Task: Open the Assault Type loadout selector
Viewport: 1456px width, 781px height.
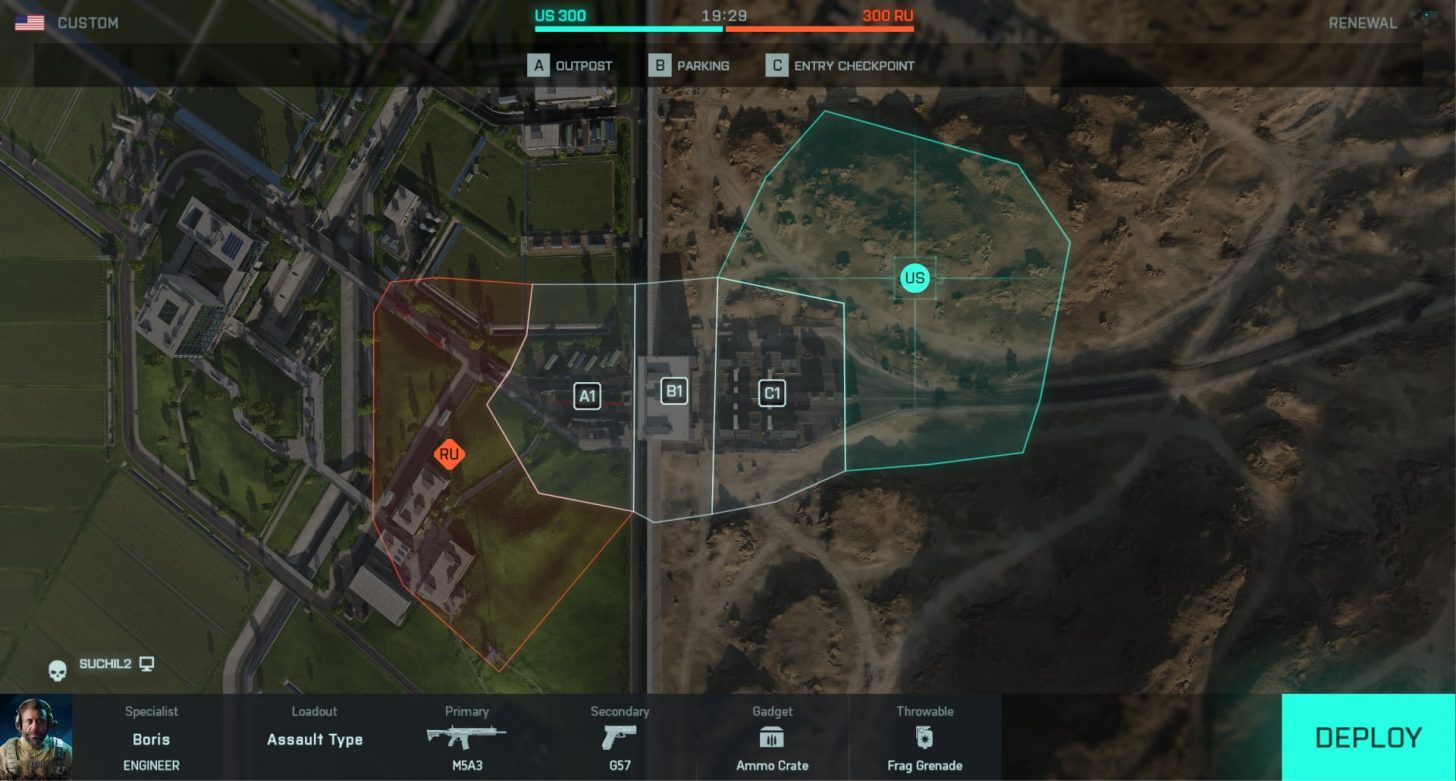Action: [x=314, y=739]
